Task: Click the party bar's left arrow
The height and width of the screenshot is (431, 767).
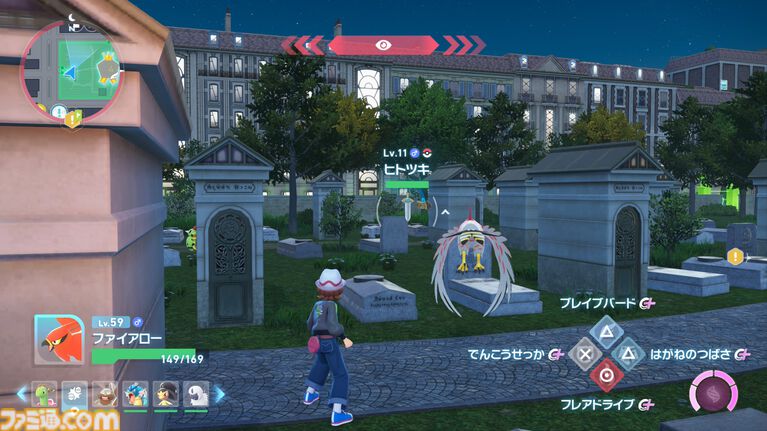Action: (22, 394)
